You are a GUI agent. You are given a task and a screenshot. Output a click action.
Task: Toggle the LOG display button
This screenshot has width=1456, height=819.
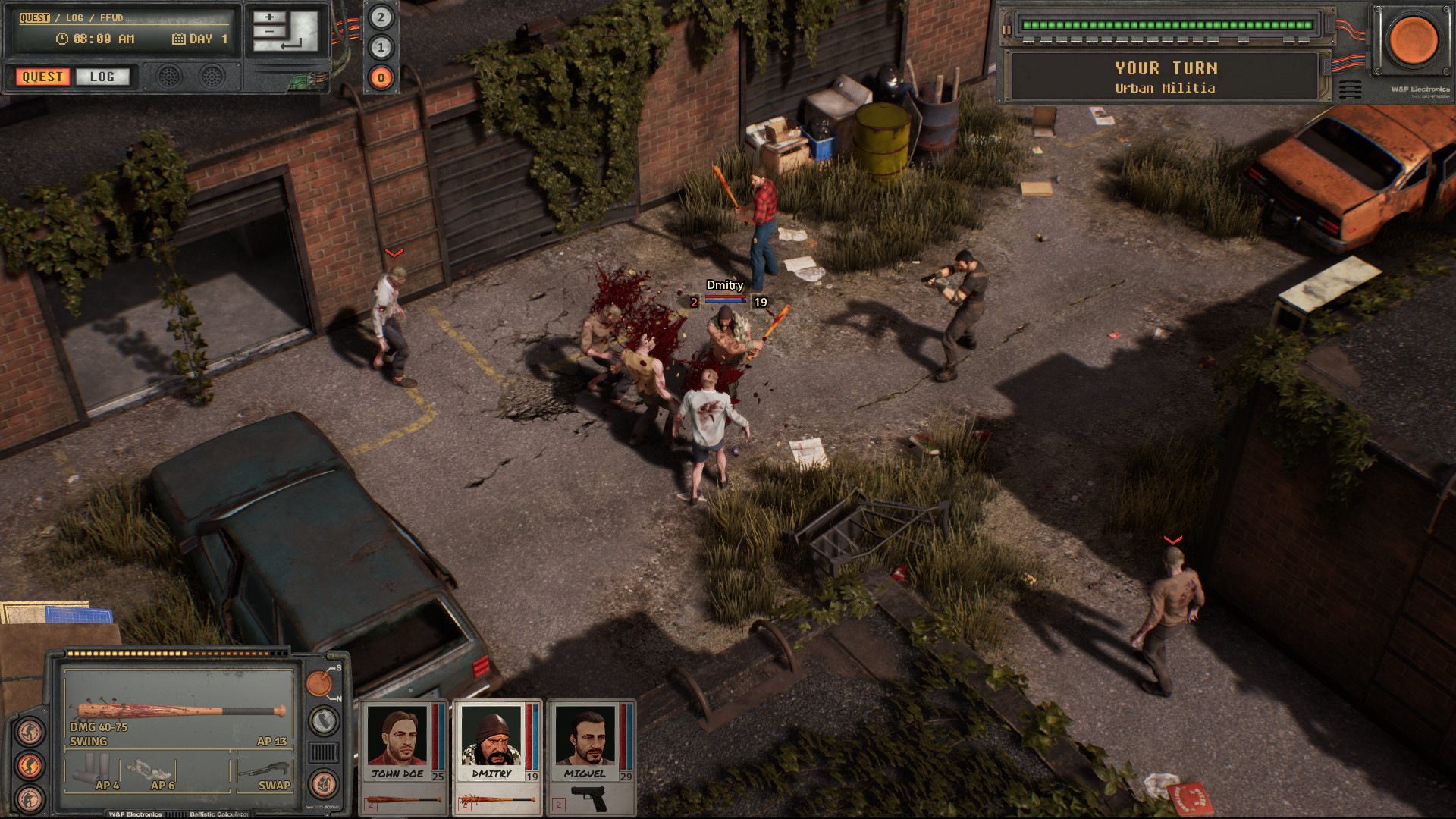click(x=103, y=77)
